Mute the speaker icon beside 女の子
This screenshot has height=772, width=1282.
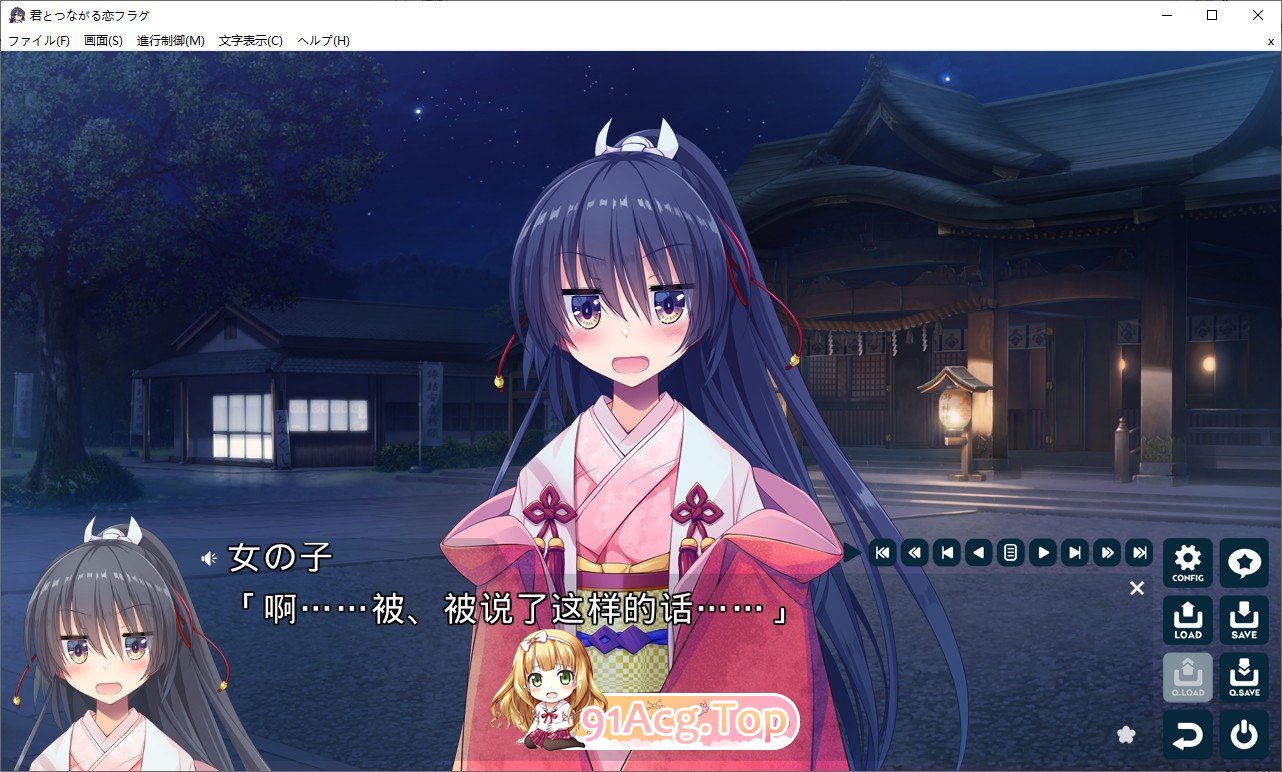210,560
